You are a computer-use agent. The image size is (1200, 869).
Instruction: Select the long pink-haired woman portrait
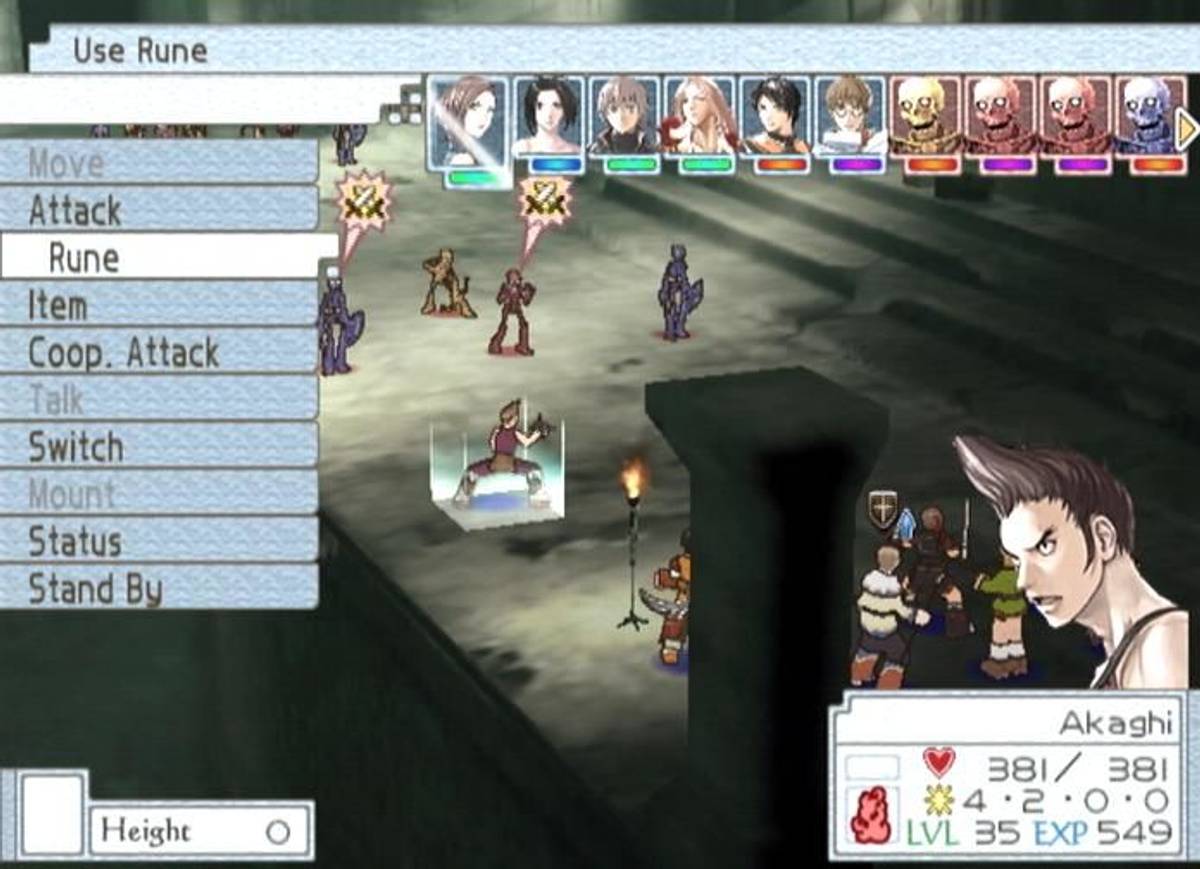click(x=700, y=118)
